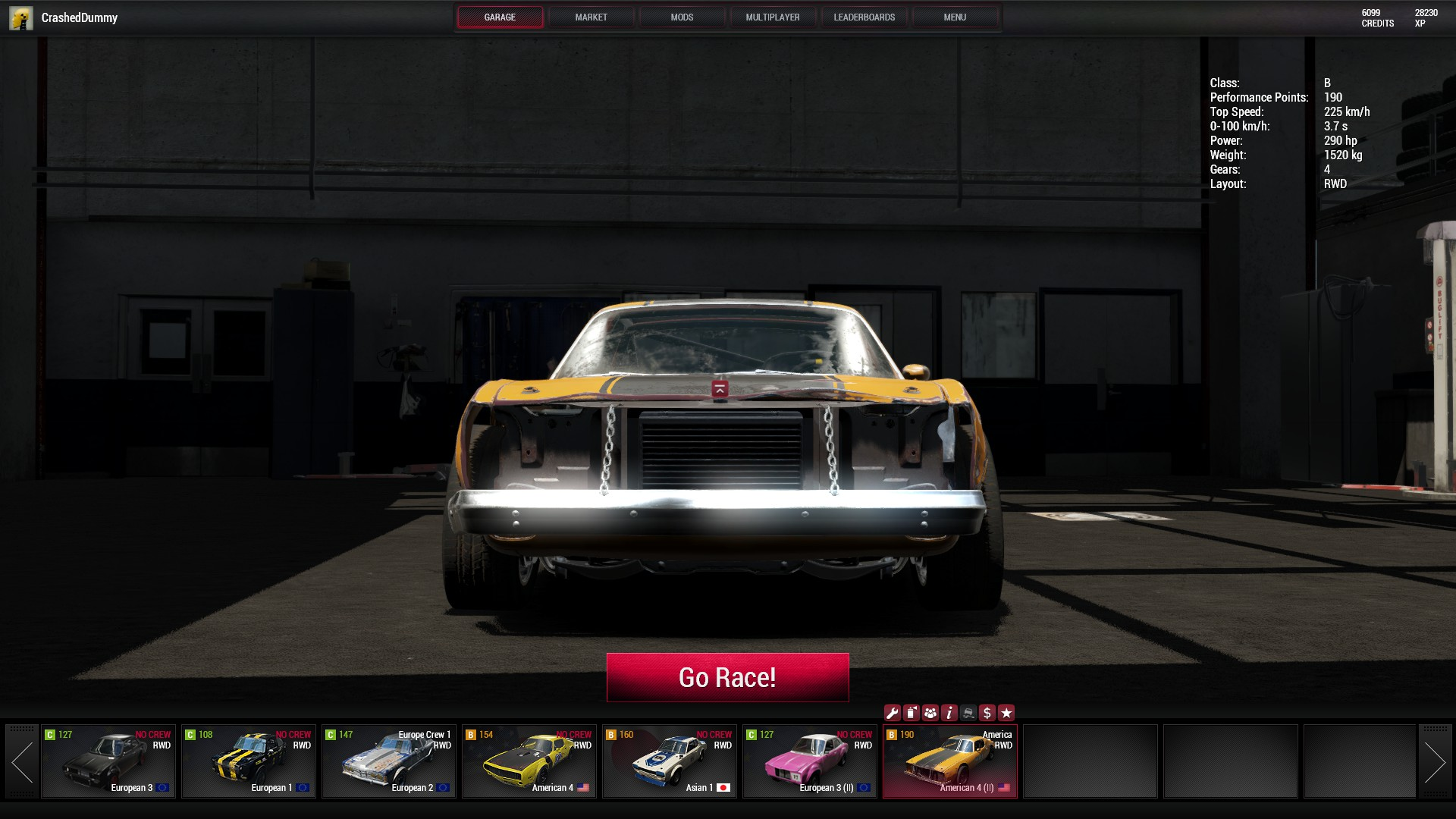Go to the Multiplayer tab

point(772,17)
